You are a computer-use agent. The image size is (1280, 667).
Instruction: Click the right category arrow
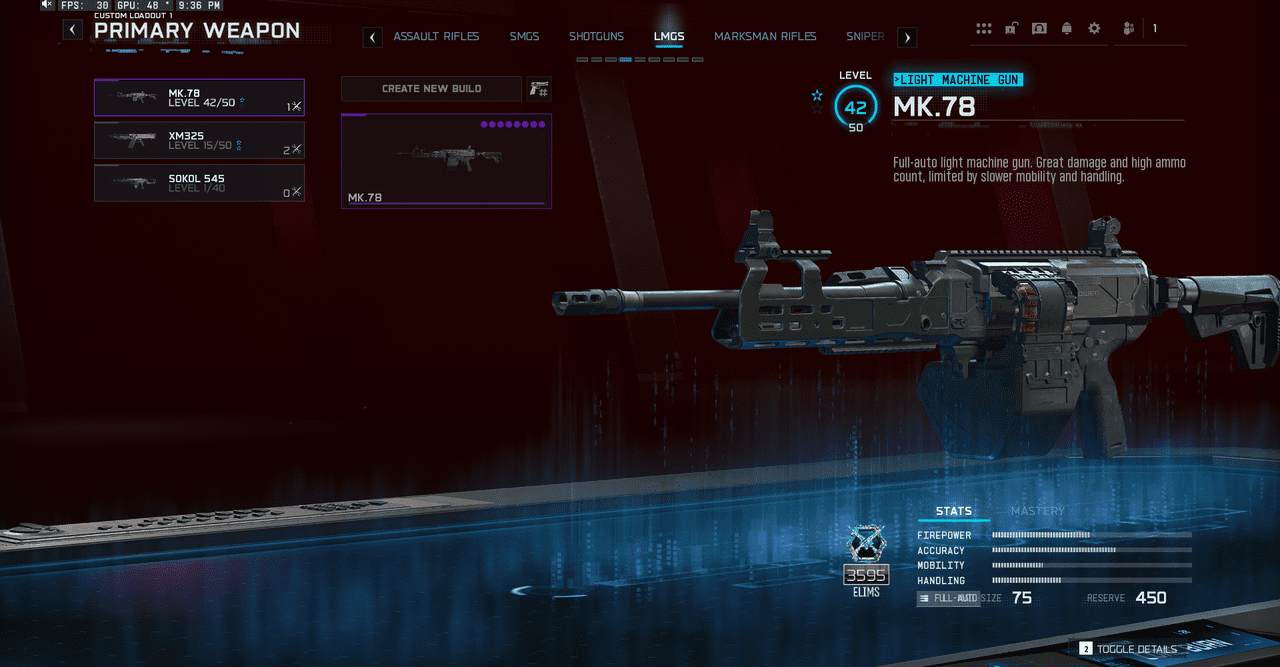point(907,38)
